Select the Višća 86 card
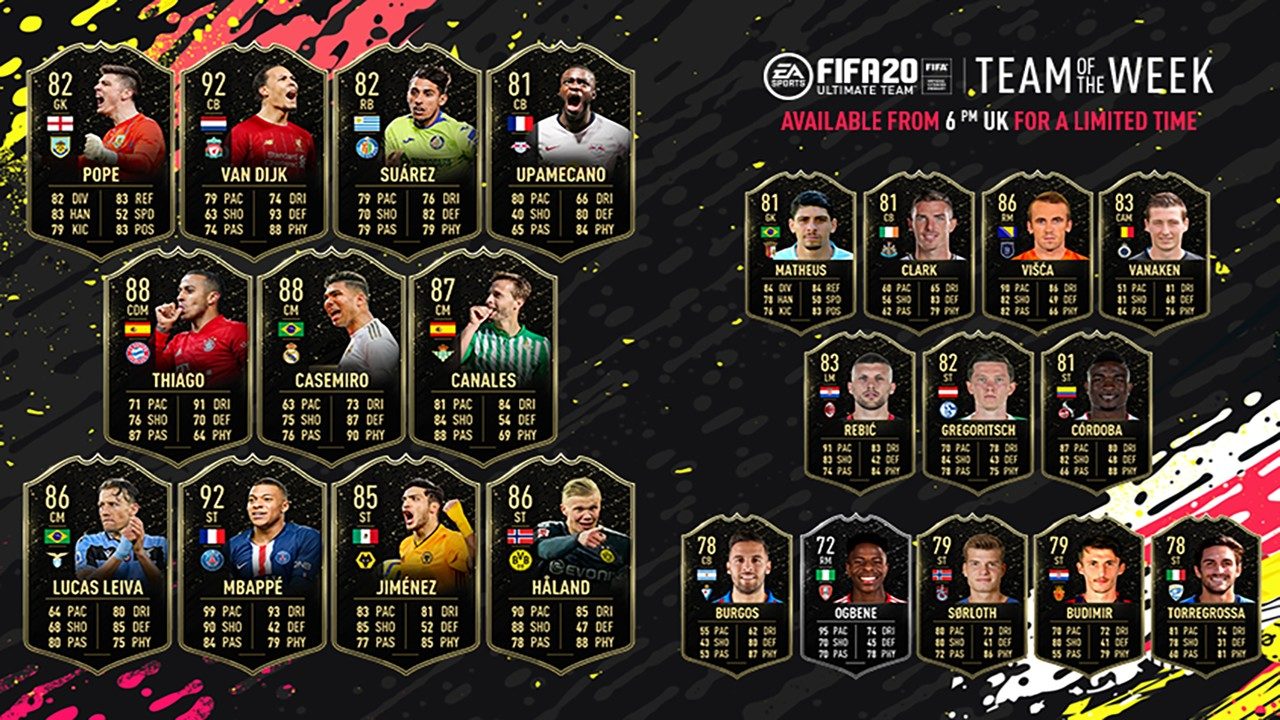This screenshot has height=720, width=1280. pos(1036,250)
